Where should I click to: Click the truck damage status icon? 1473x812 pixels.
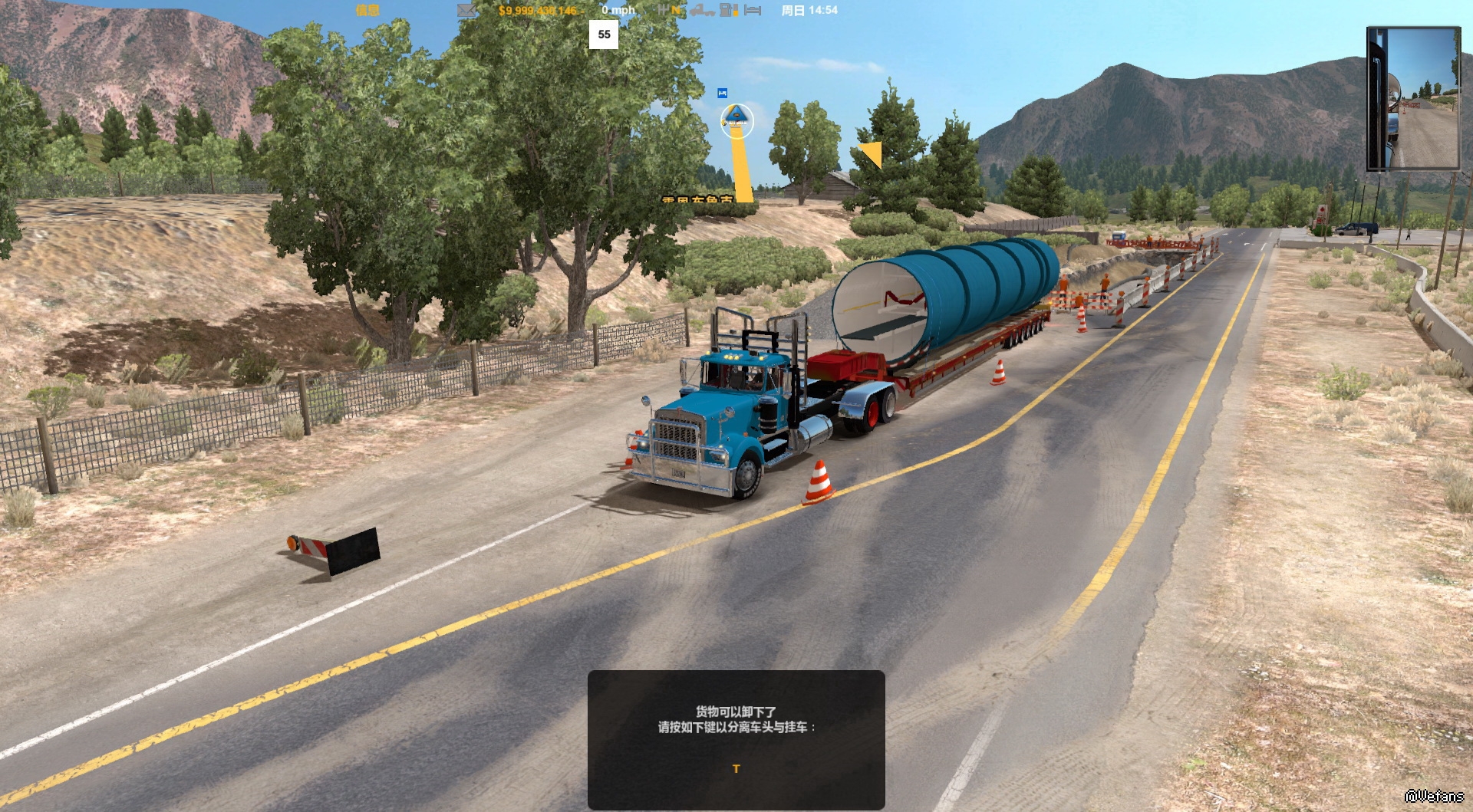point(701,10)
